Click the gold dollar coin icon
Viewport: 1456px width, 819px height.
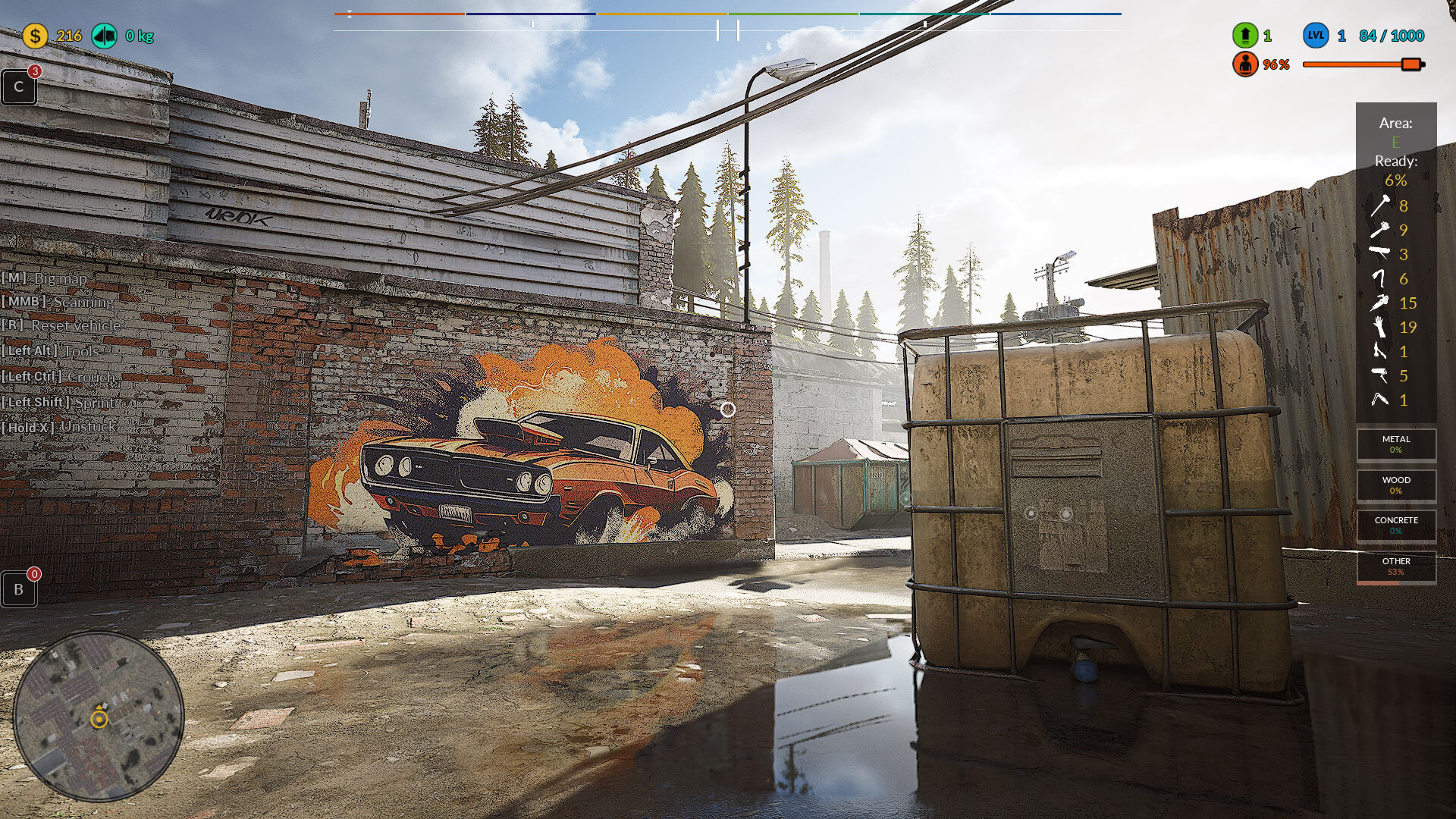(35, 36)
